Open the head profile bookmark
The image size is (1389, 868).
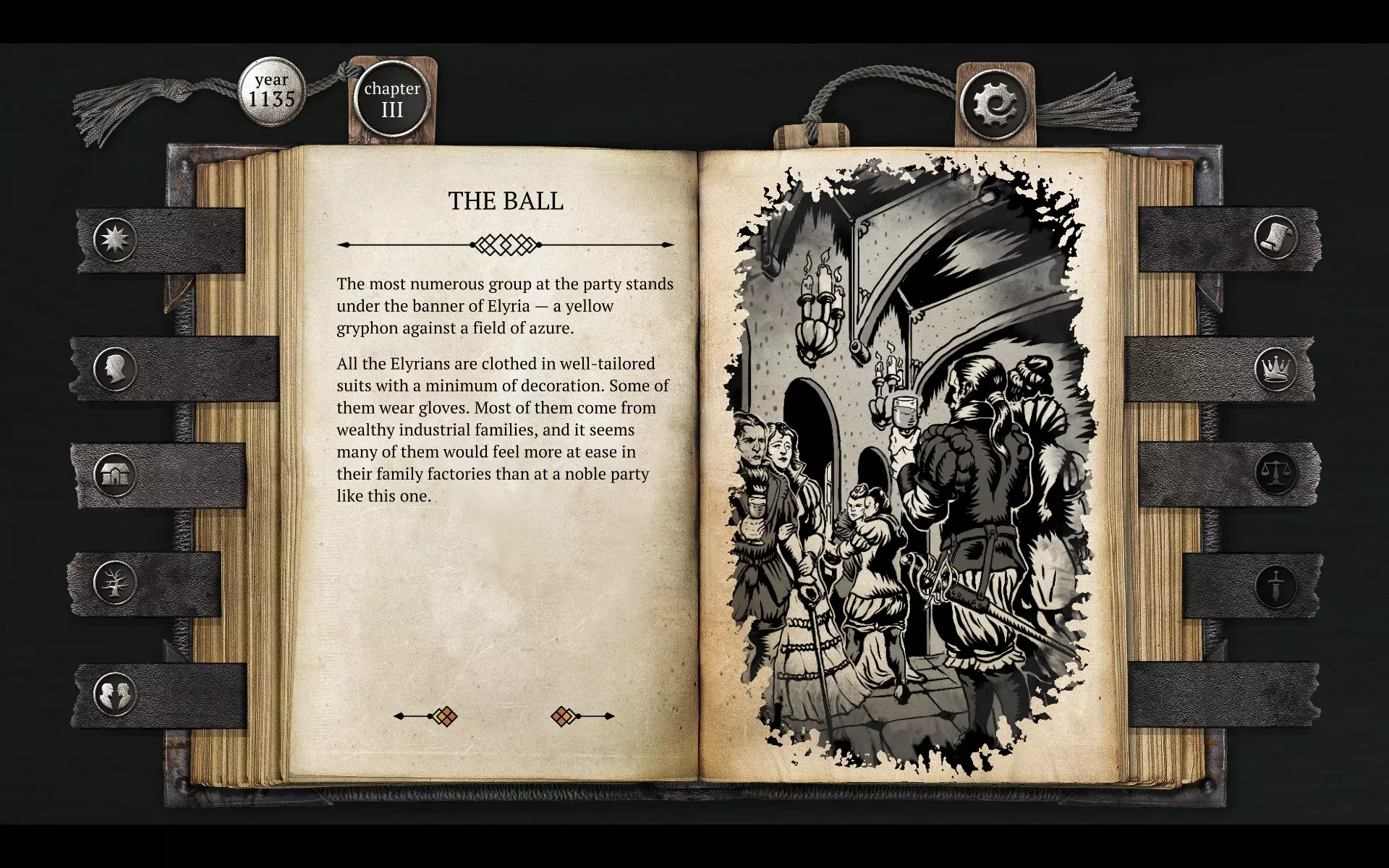click(115, 369)
